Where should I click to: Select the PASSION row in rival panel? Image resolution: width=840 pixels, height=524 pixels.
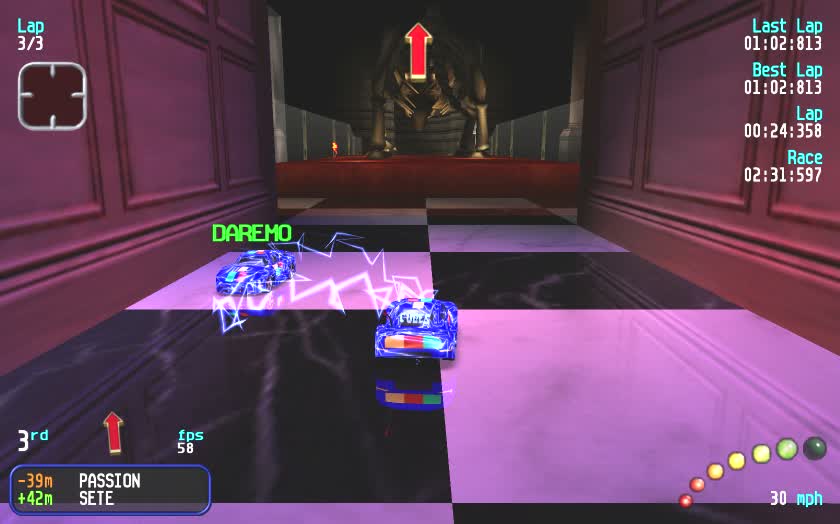click(109, 481)
